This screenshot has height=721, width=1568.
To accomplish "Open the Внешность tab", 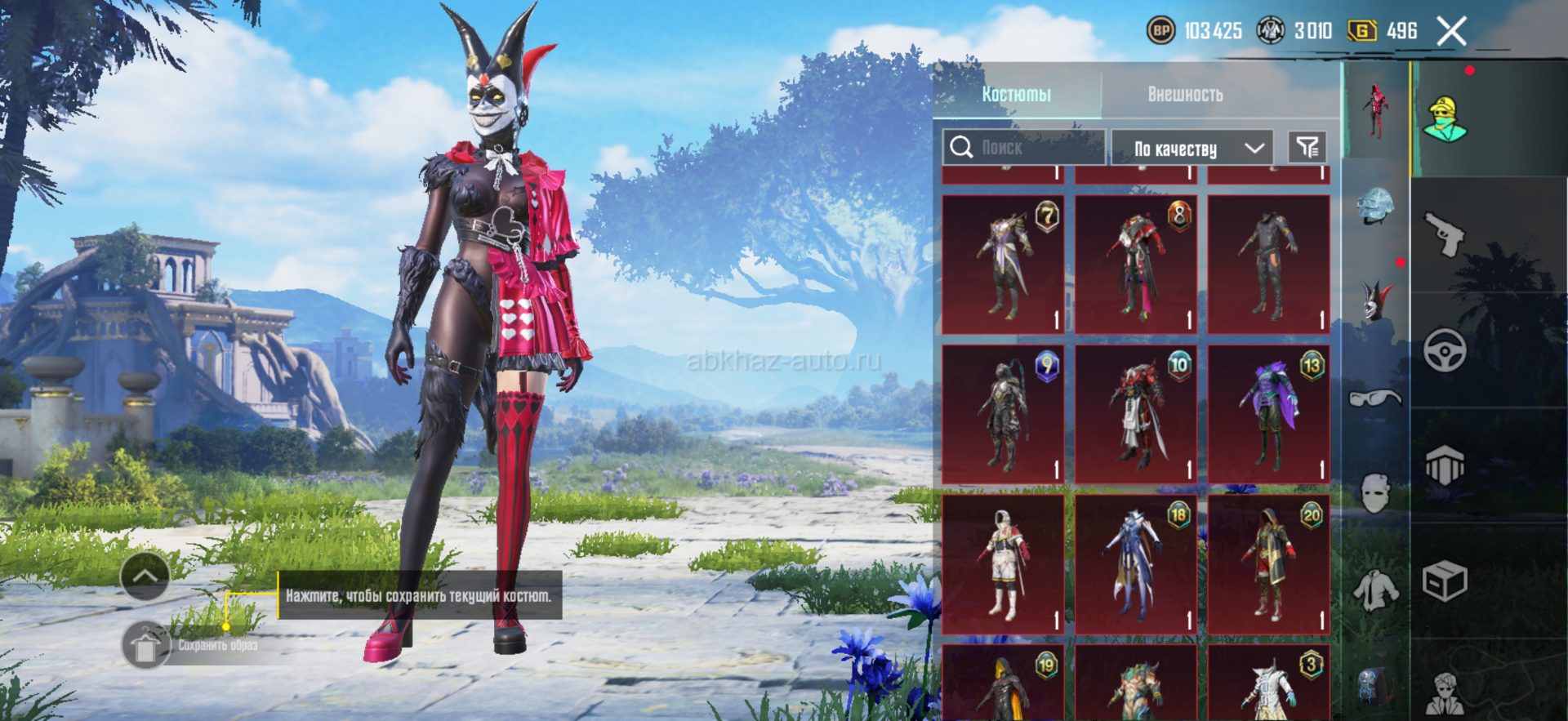I will coord(1185,95).
